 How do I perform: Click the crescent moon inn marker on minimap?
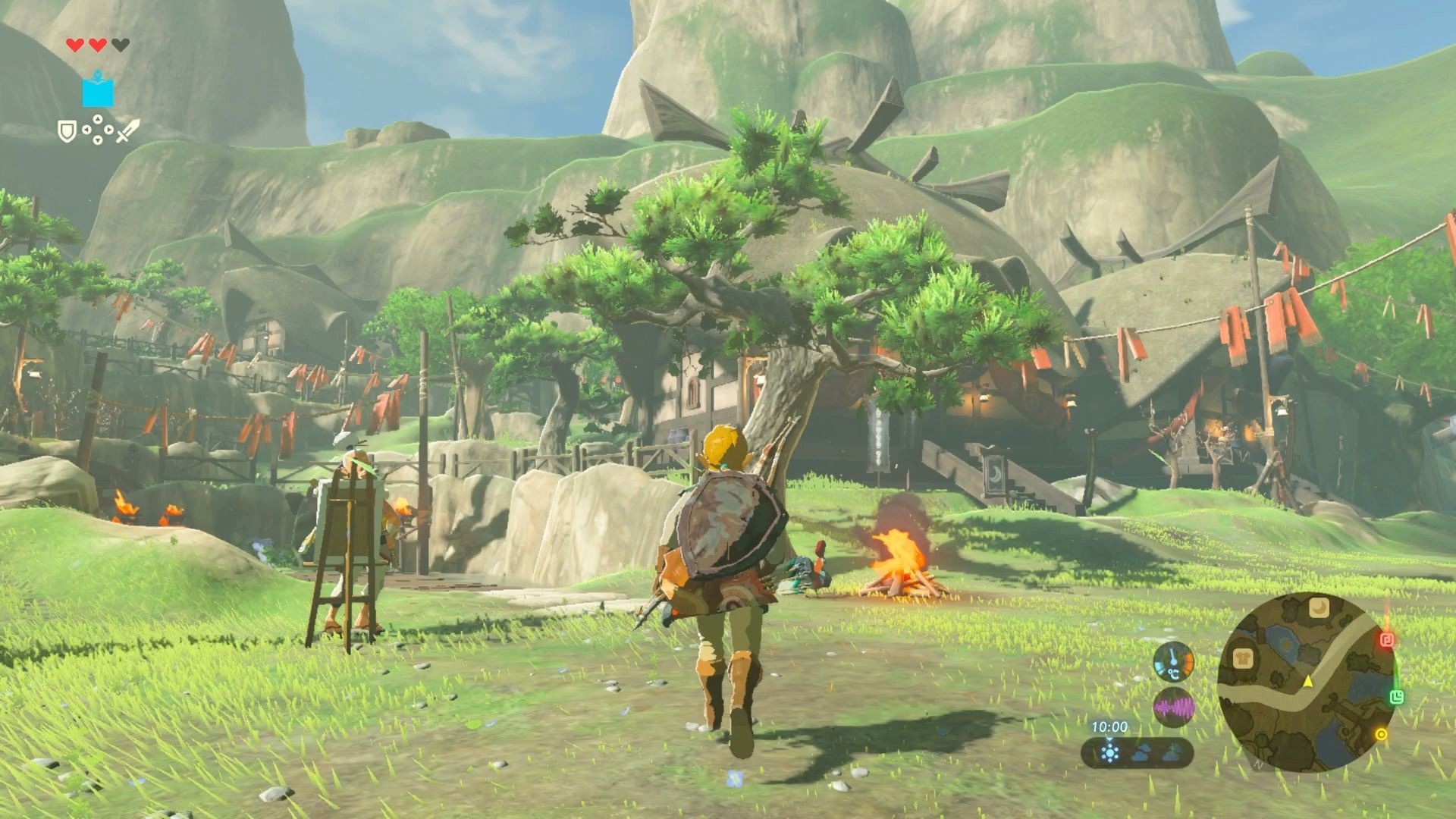point(1320,607)
